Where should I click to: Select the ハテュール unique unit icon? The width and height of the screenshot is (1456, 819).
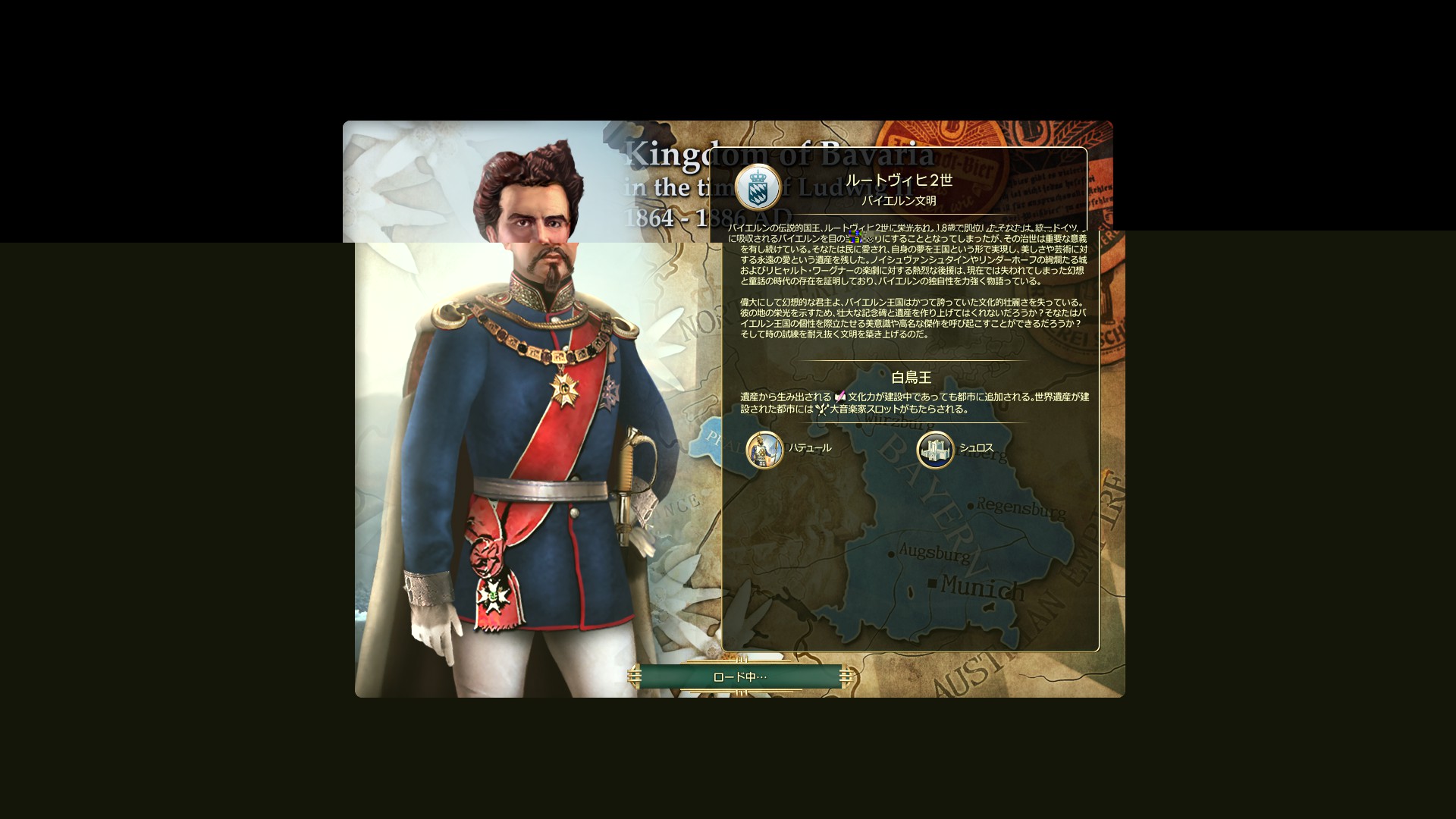click(x=765, y=448)
